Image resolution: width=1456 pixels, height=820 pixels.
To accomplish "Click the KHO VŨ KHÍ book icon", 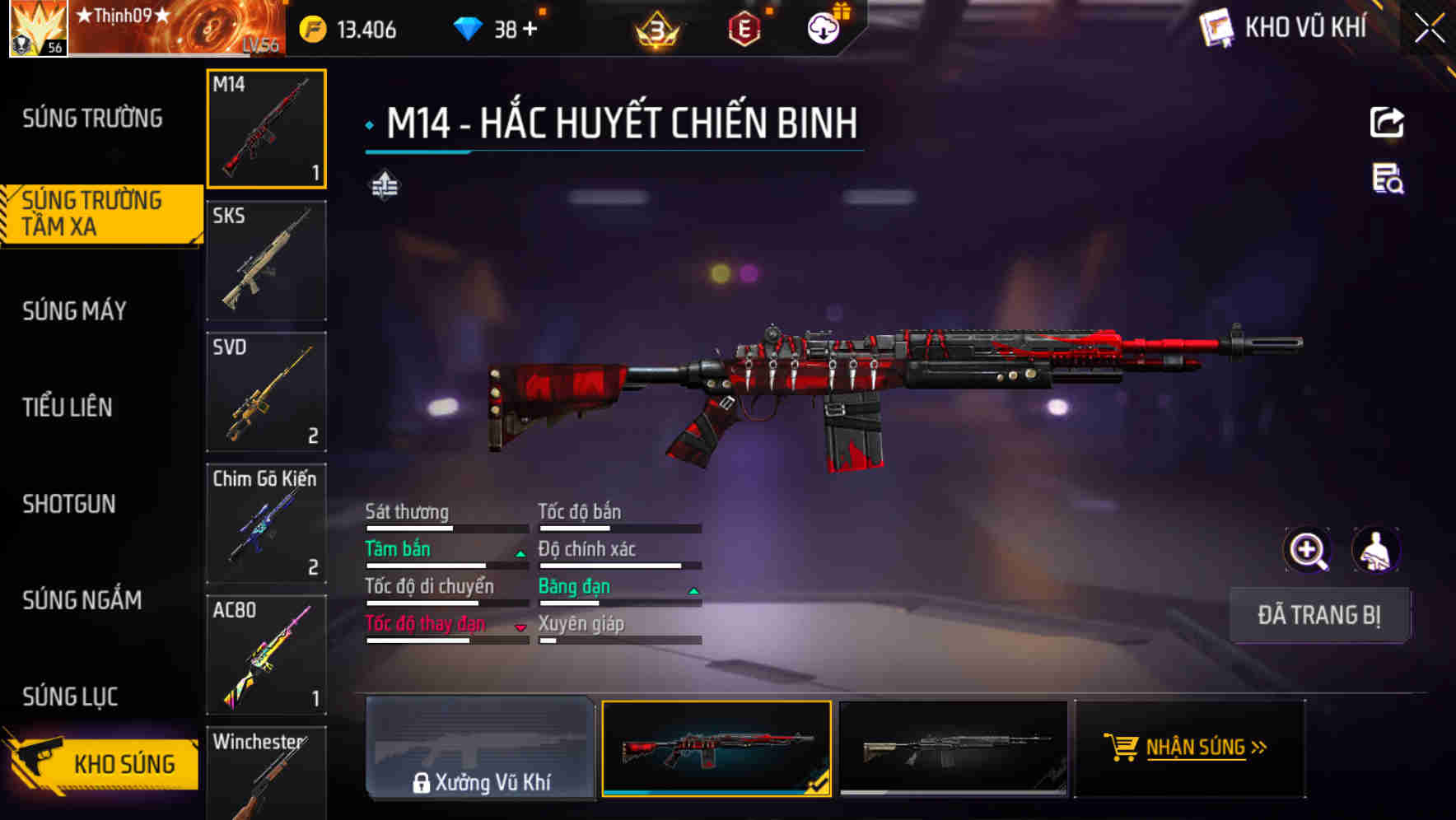I will [x=1216, y=27].
